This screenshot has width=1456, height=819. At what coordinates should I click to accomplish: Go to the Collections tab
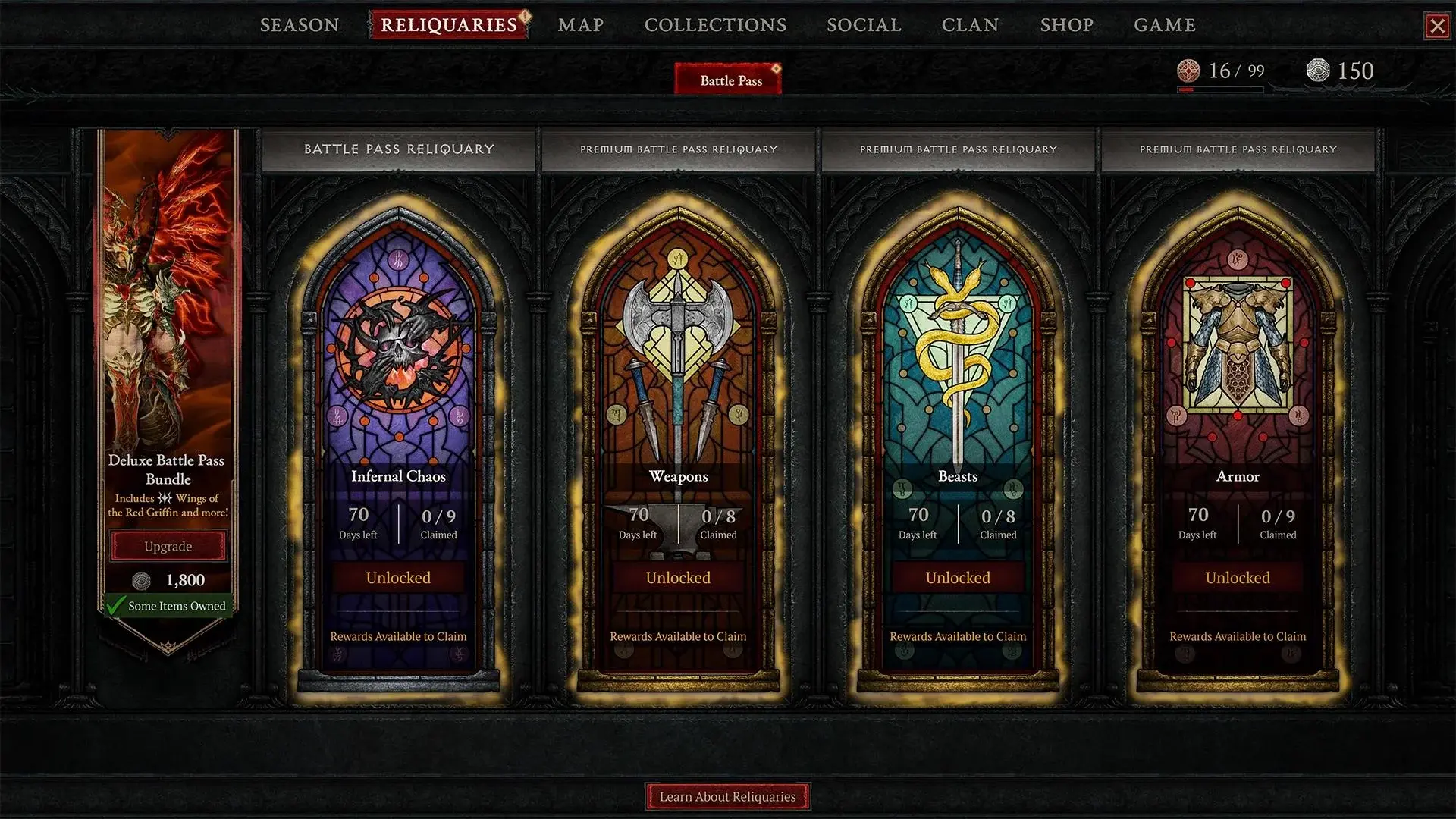[x=715, y=25]
